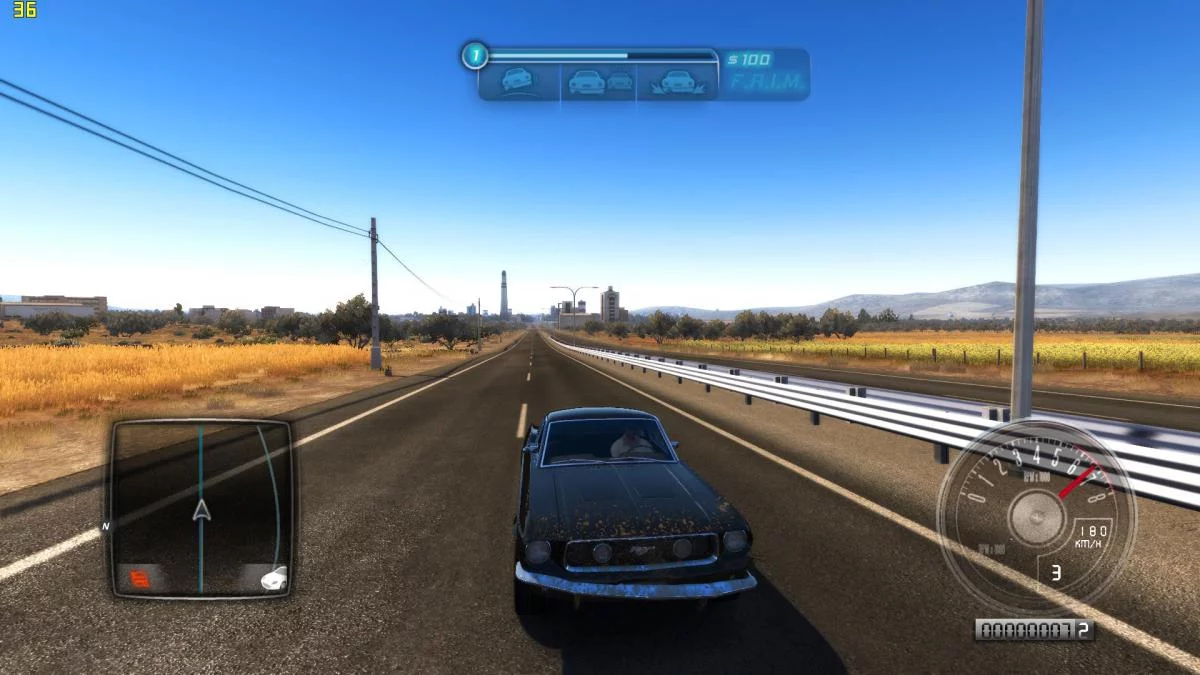Select the F.R.I.M. two-cars icon

pyautogui.click(x=600, y=81)
